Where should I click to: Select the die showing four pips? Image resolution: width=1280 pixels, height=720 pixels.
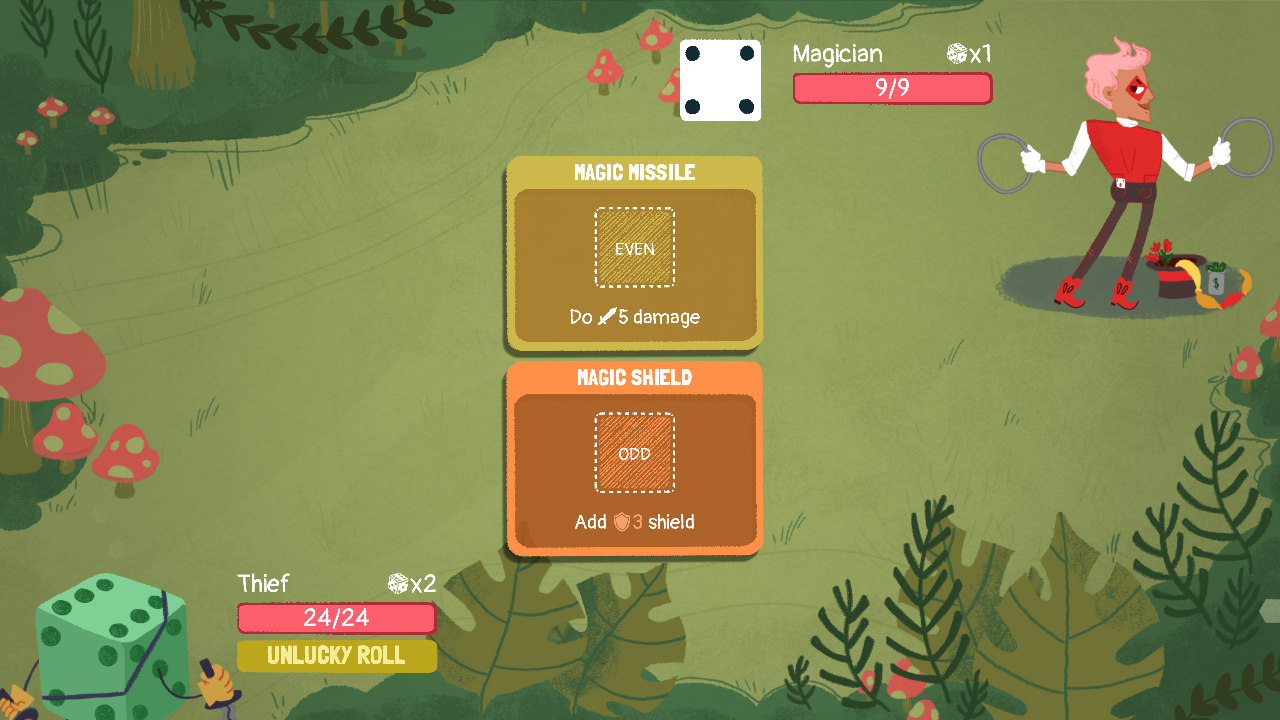pyautogui.click(x=720, y=80)
